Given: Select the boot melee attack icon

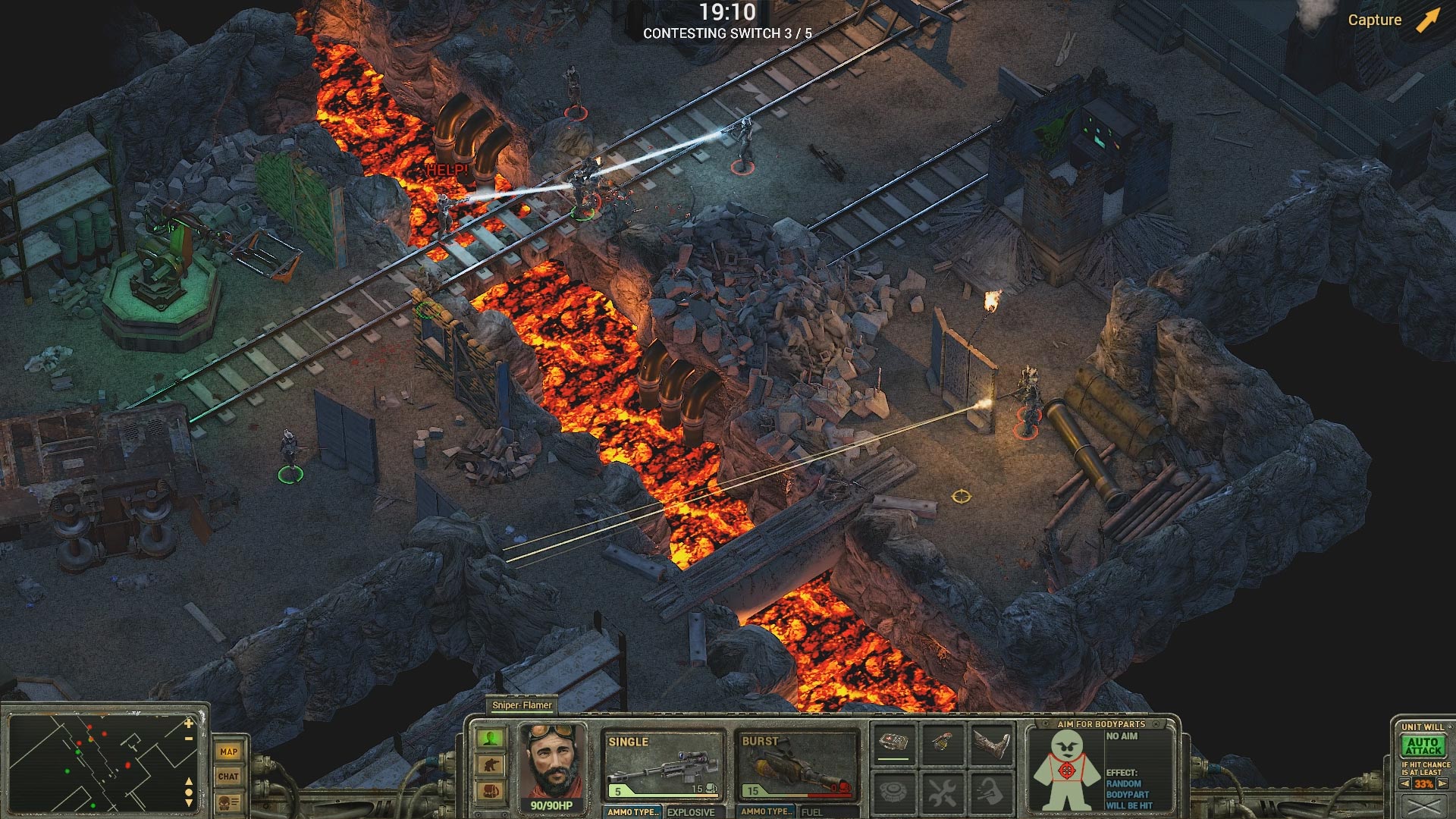Looking at the screenshot, I should coord(990,742).
